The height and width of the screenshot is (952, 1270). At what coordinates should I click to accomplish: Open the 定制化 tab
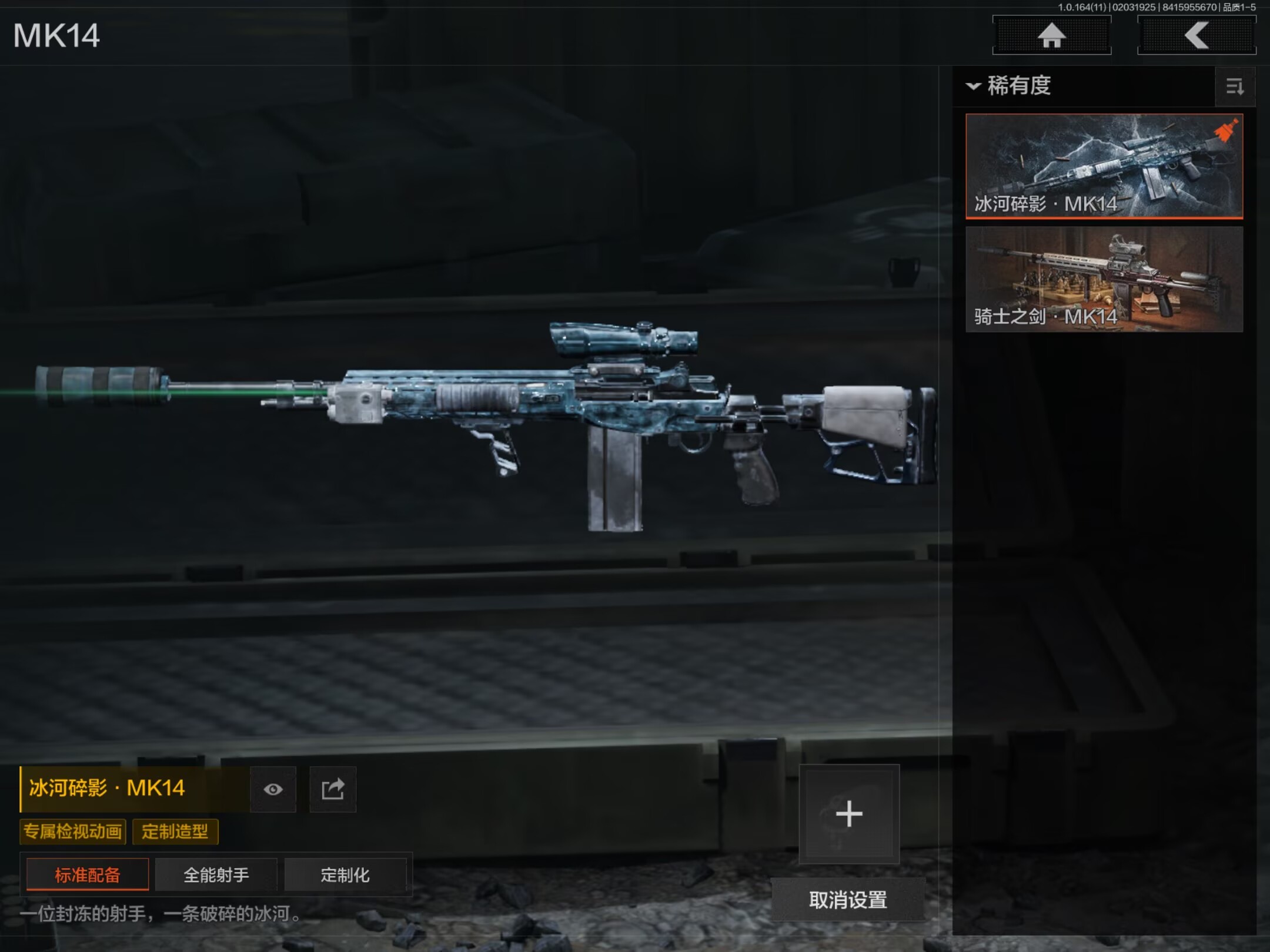[345, 875]
